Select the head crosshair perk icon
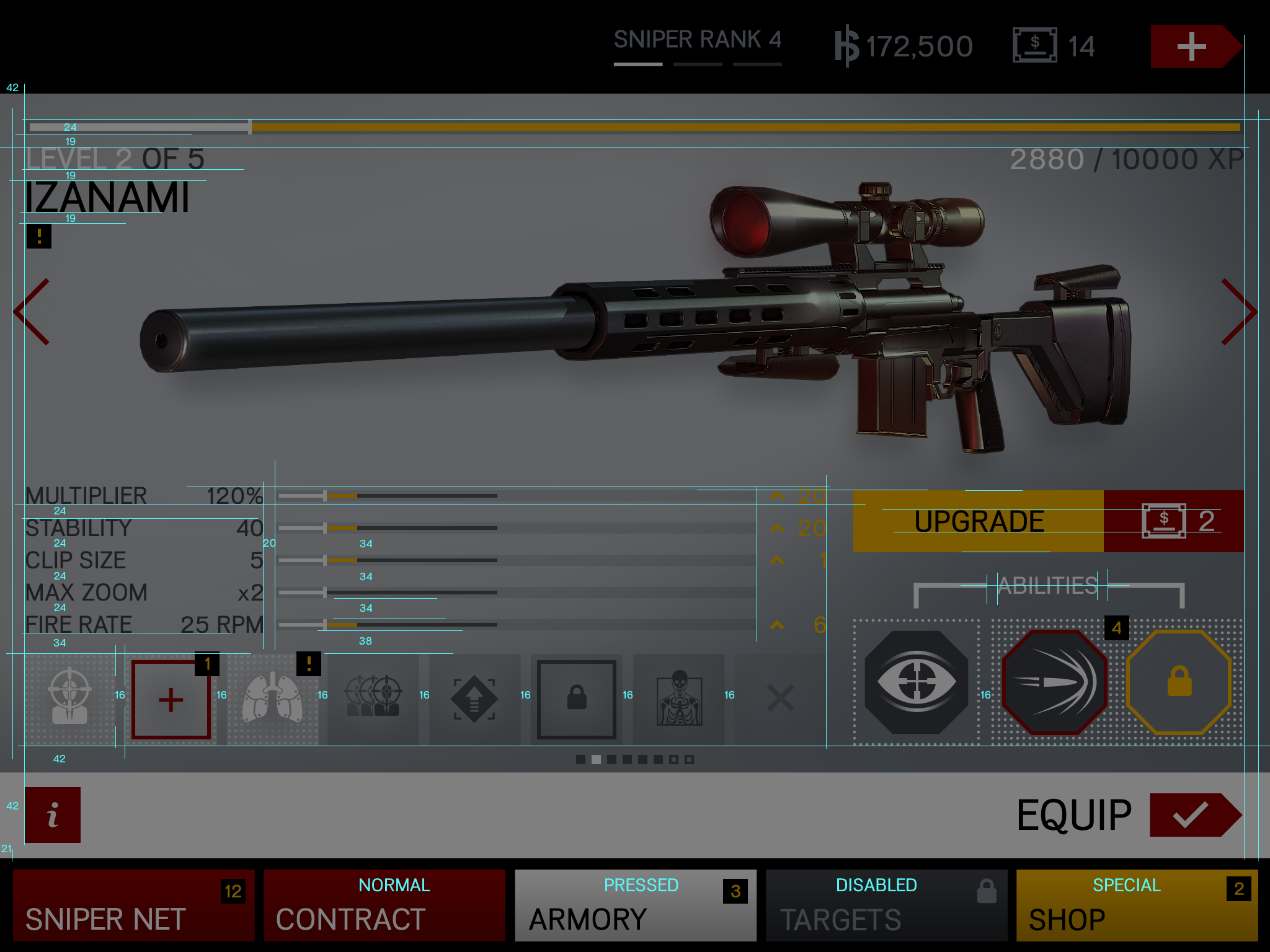The height and width of the screenshot is (952, 1270). (x=69, y=700)
